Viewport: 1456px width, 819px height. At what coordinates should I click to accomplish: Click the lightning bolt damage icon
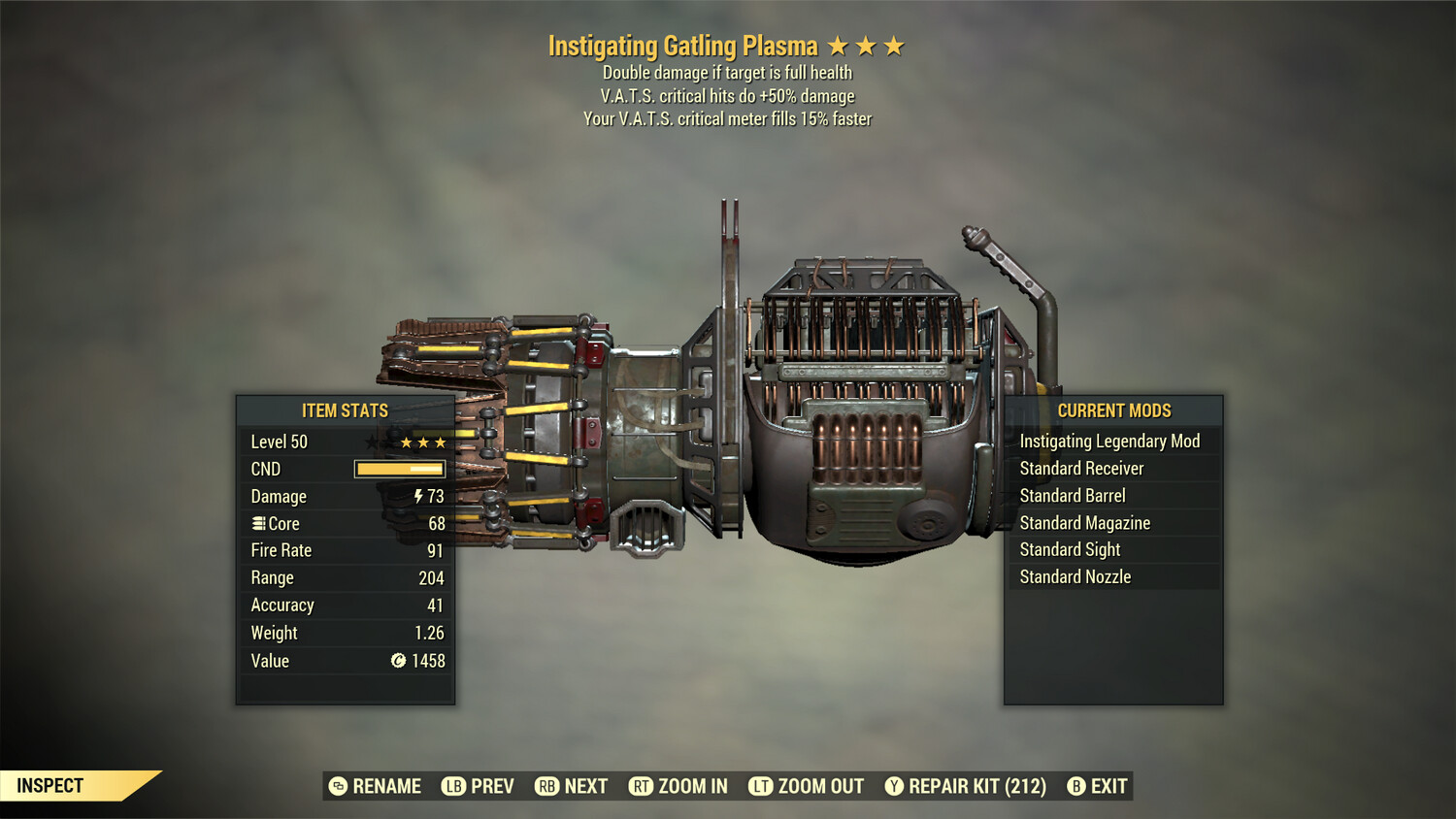point(418,496)
